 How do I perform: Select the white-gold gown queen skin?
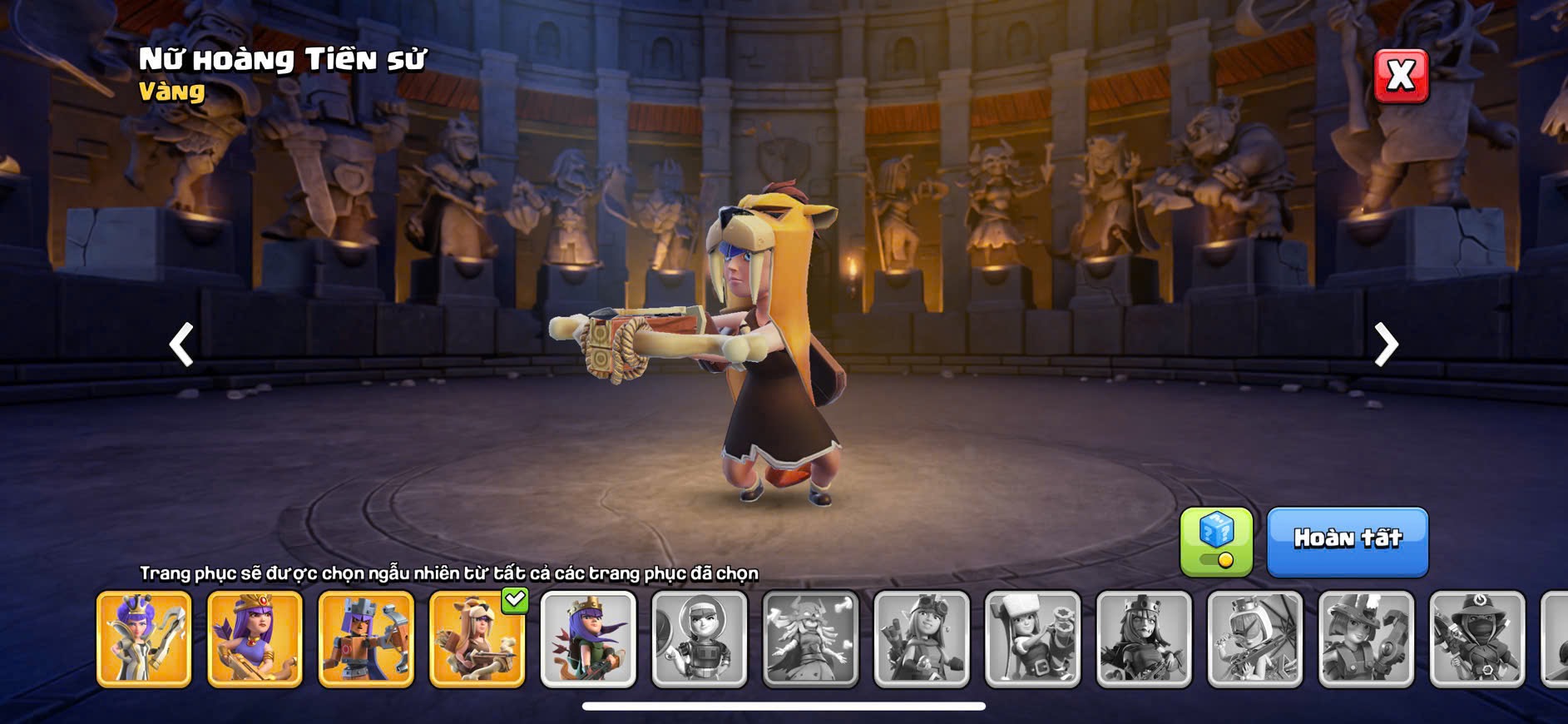pyautogui.click(x=144, y=639)
